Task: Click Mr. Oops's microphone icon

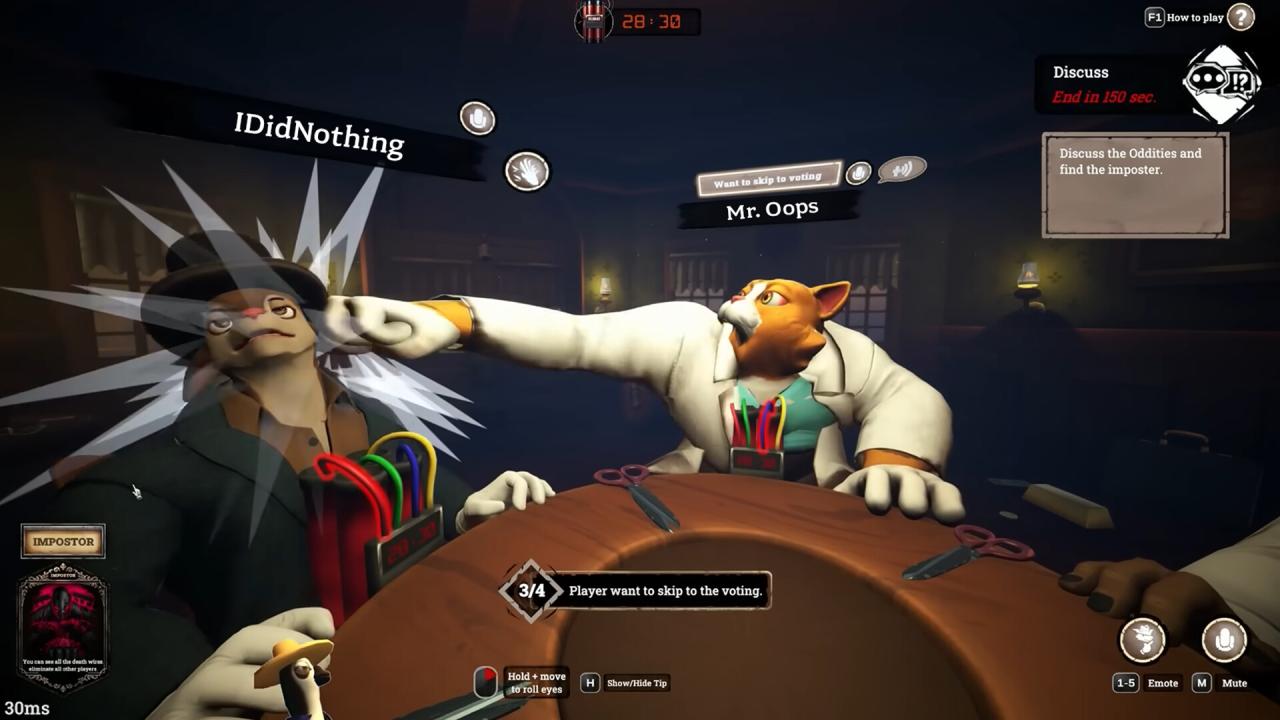Action: [858, 173]
